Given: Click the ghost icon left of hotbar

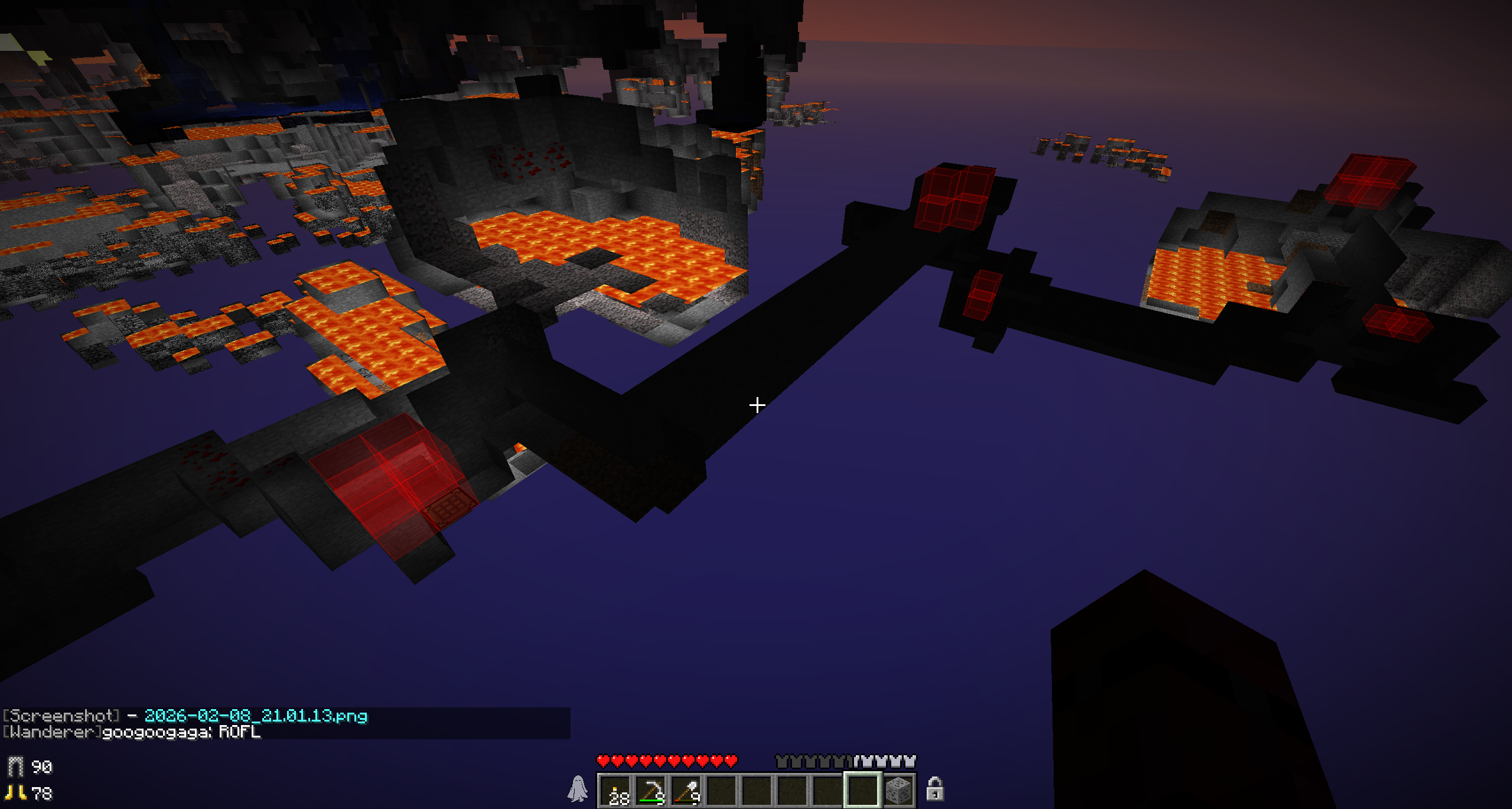Looking at the screenshot, I should (577, 789).
